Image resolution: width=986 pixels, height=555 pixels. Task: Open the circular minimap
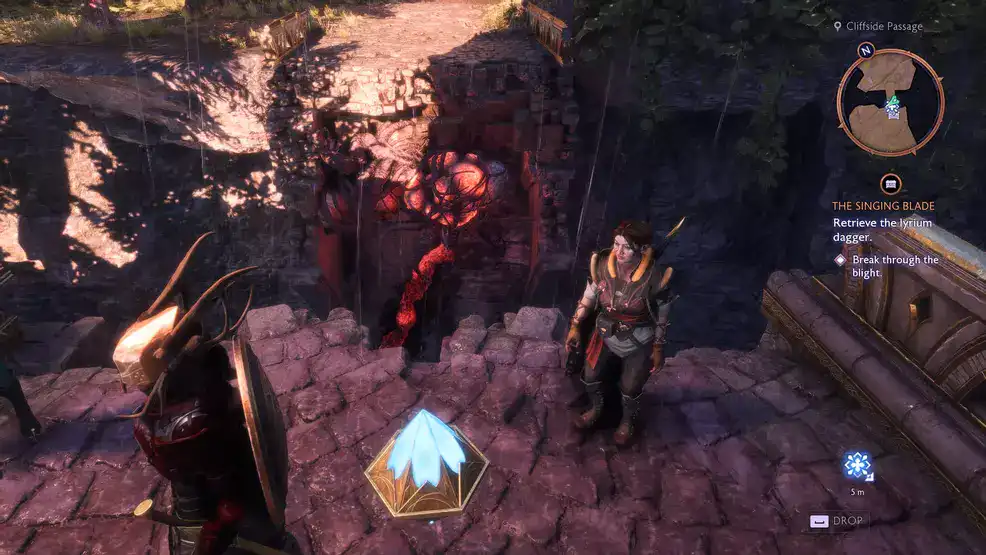(x=891, y=102)
